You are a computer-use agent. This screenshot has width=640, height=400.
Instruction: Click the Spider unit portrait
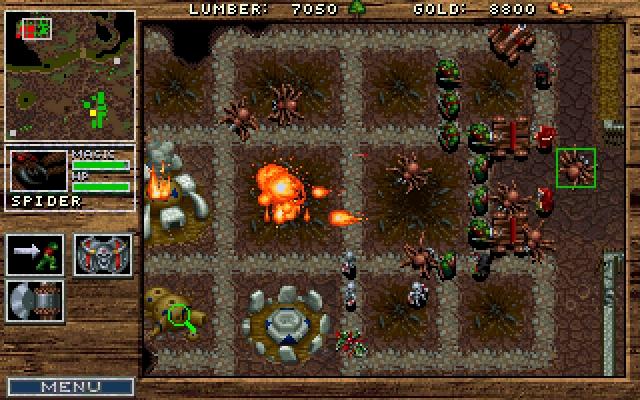pos(37,171)
